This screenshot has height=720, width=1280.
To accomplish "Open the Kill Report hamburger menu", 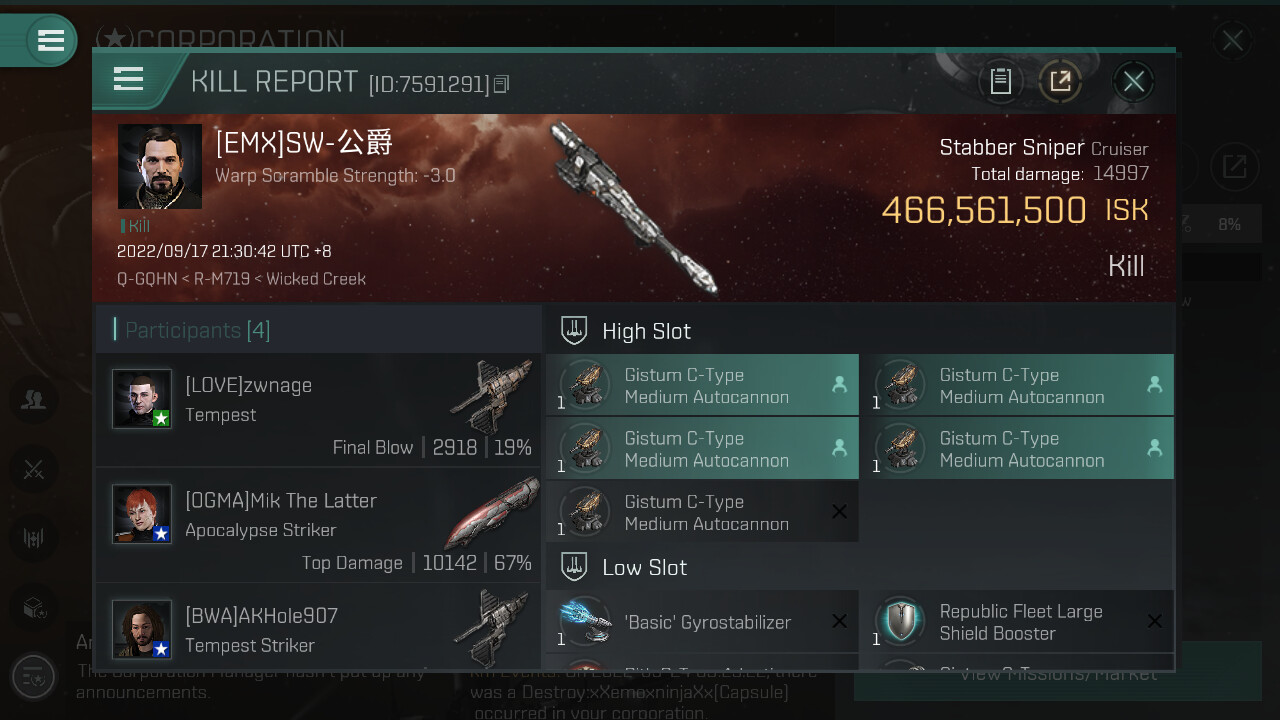I will [129, 79].
